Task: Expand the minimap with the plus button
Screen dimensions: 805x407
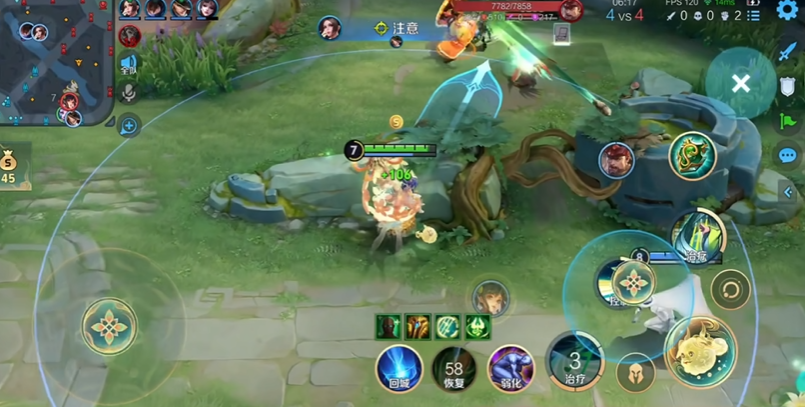Action: click(x=129, y=126)
